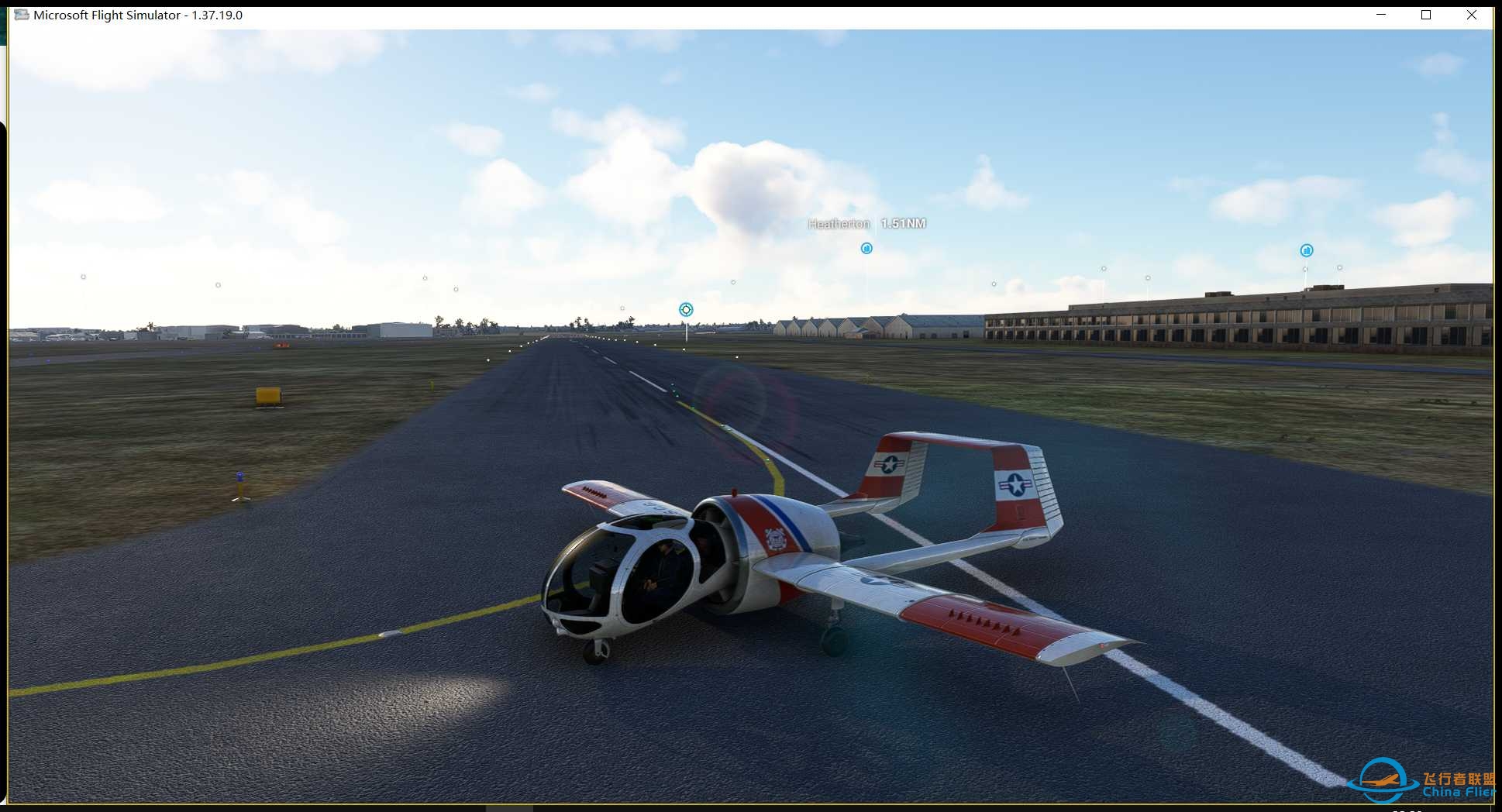The height and width of the screenshot is (812, 1502).
Task: Close the Microsoft Flight Simulator window
Action: click(x=1471, y=15)
